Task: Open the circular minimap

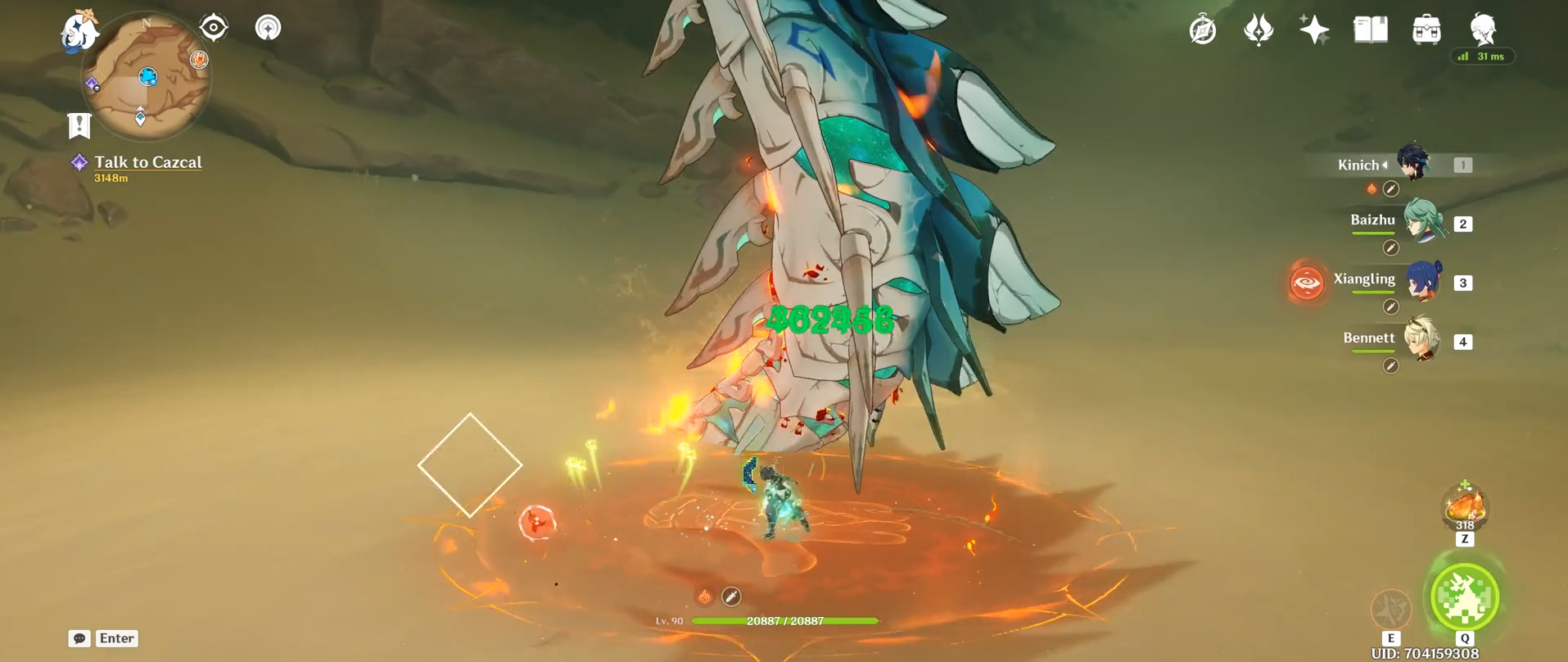Action: pyautogui.click(x=147, y=77)
